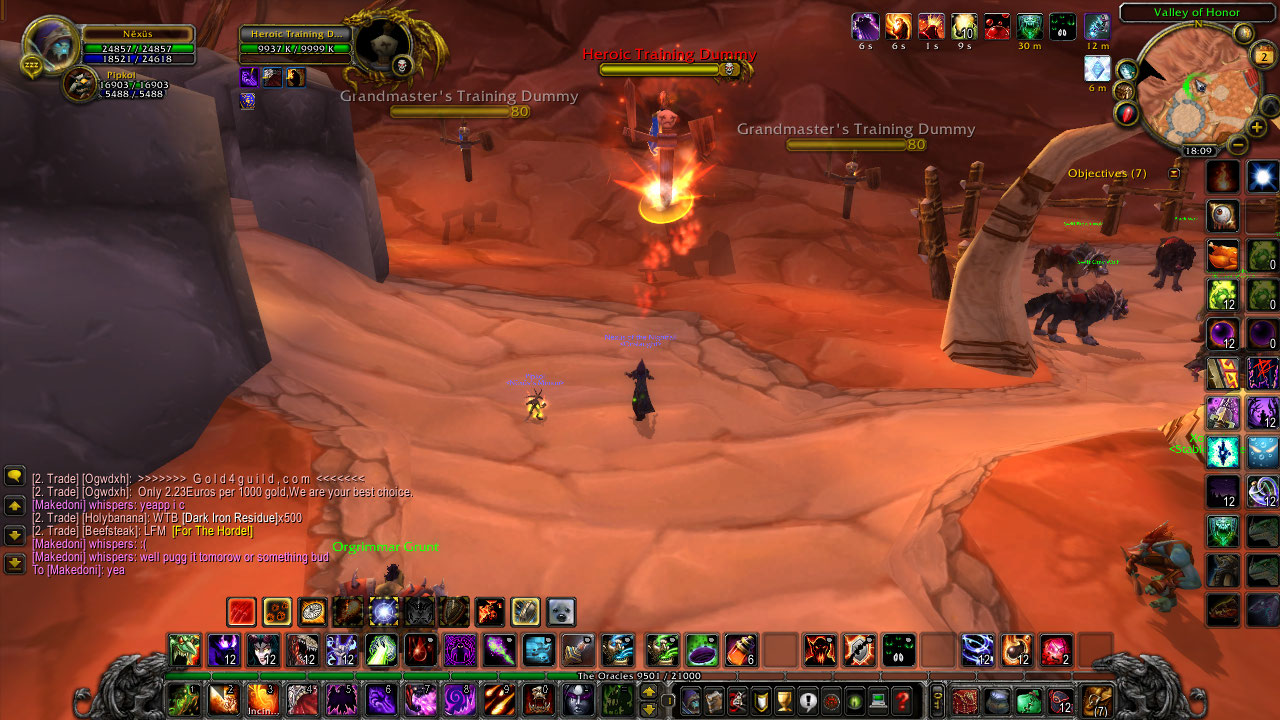Open the red question mark Help button
Image resolution: width=1280 pixels, height=720 pixels.
[x=902, y=700]
